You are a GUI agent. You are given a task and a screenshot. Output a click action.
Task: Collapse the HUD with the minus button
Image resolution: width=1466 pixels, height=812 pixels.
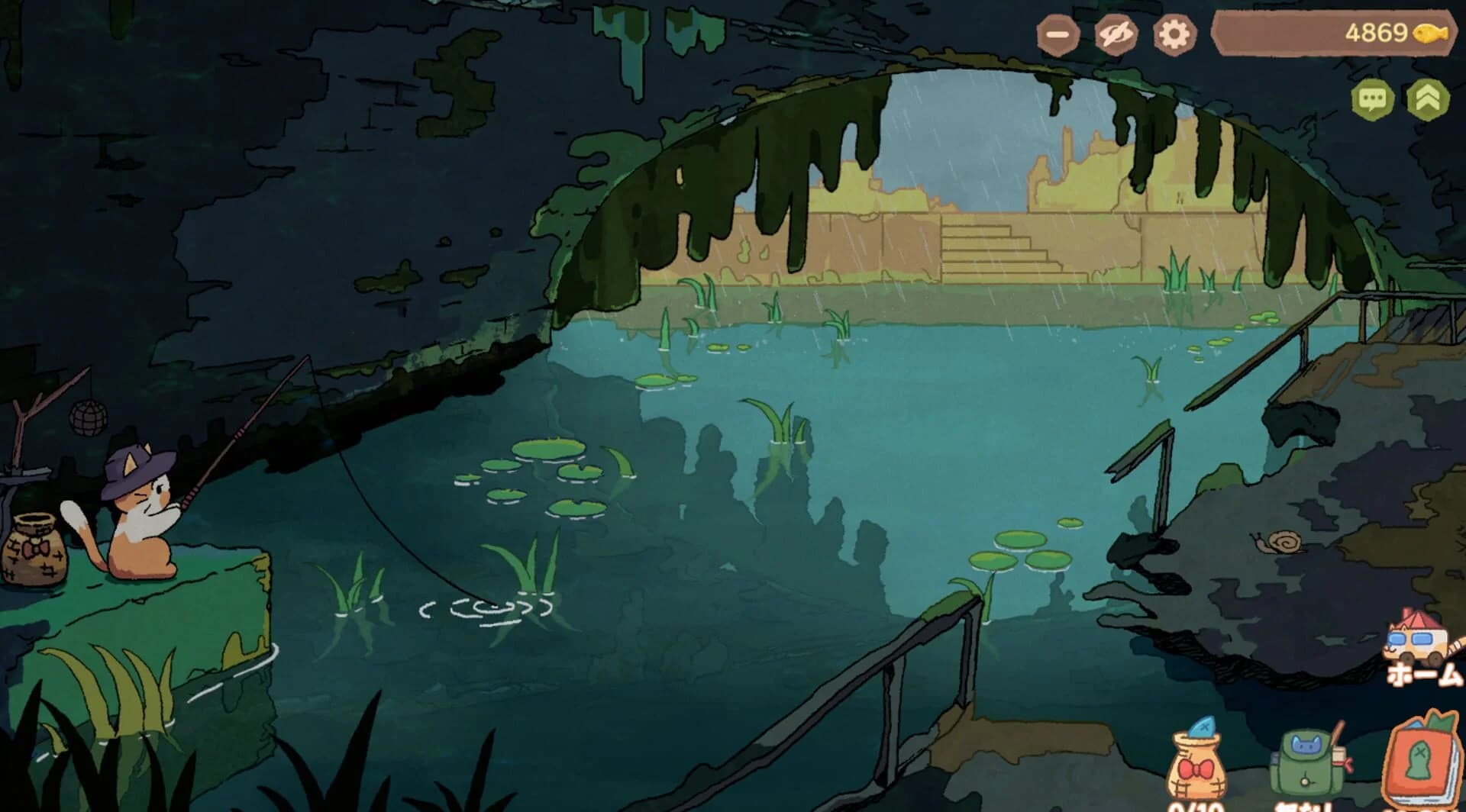(x=1057, y=34)
